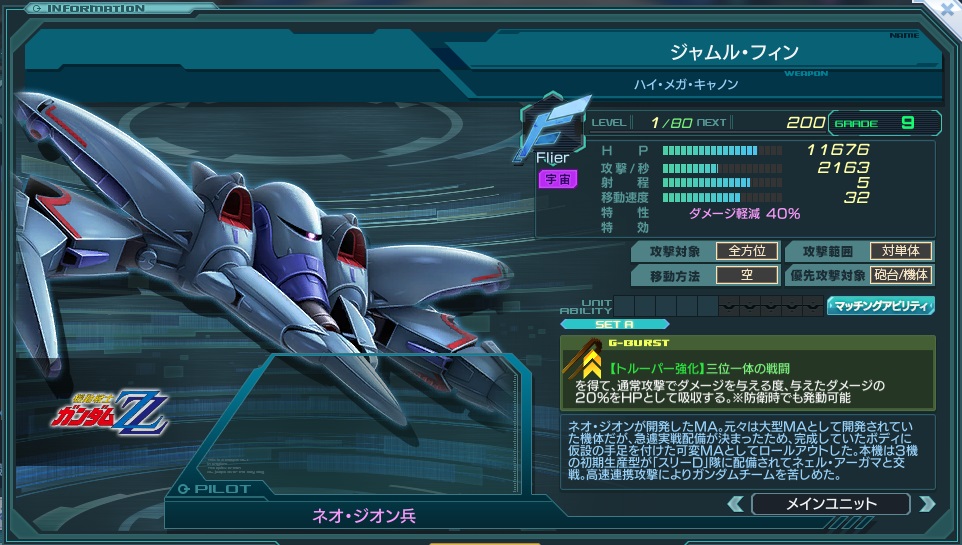Viewport: 962px width, 545px height.
Task: Go to the next unit with right arrow
Action: click(x=926, y=504)
